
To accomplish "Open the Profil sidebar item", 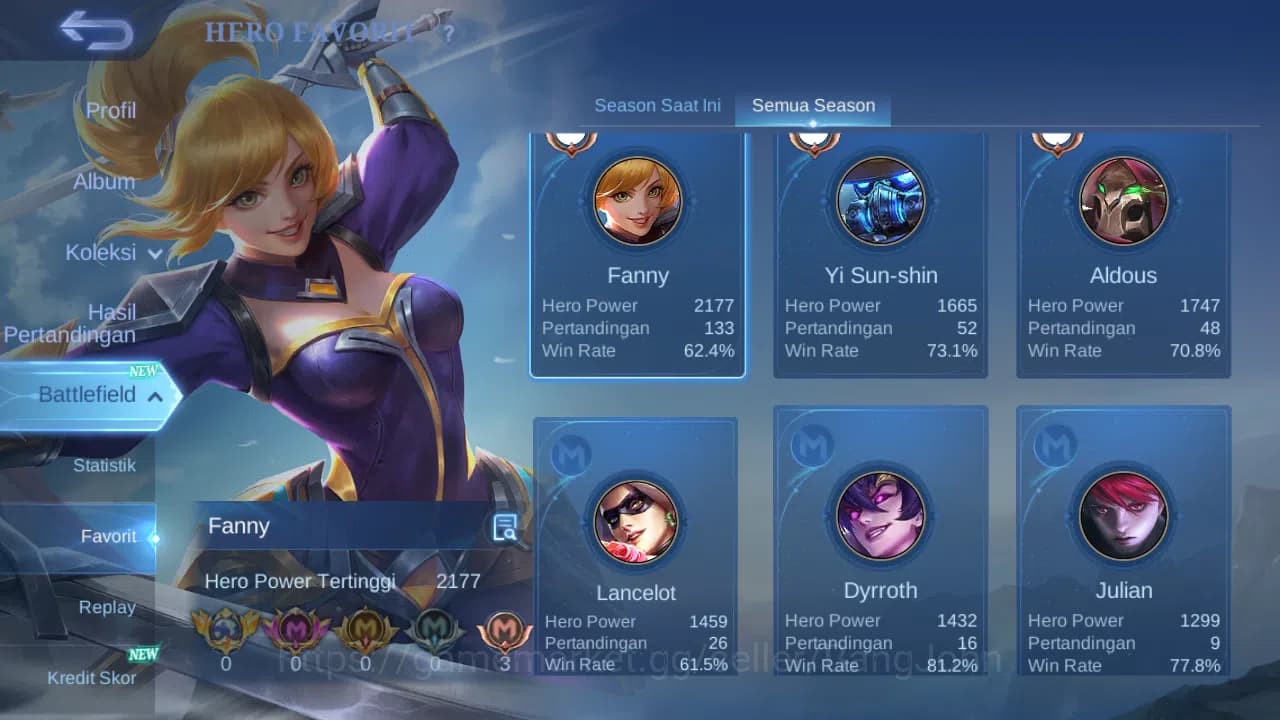I will [x=110, y=110].
